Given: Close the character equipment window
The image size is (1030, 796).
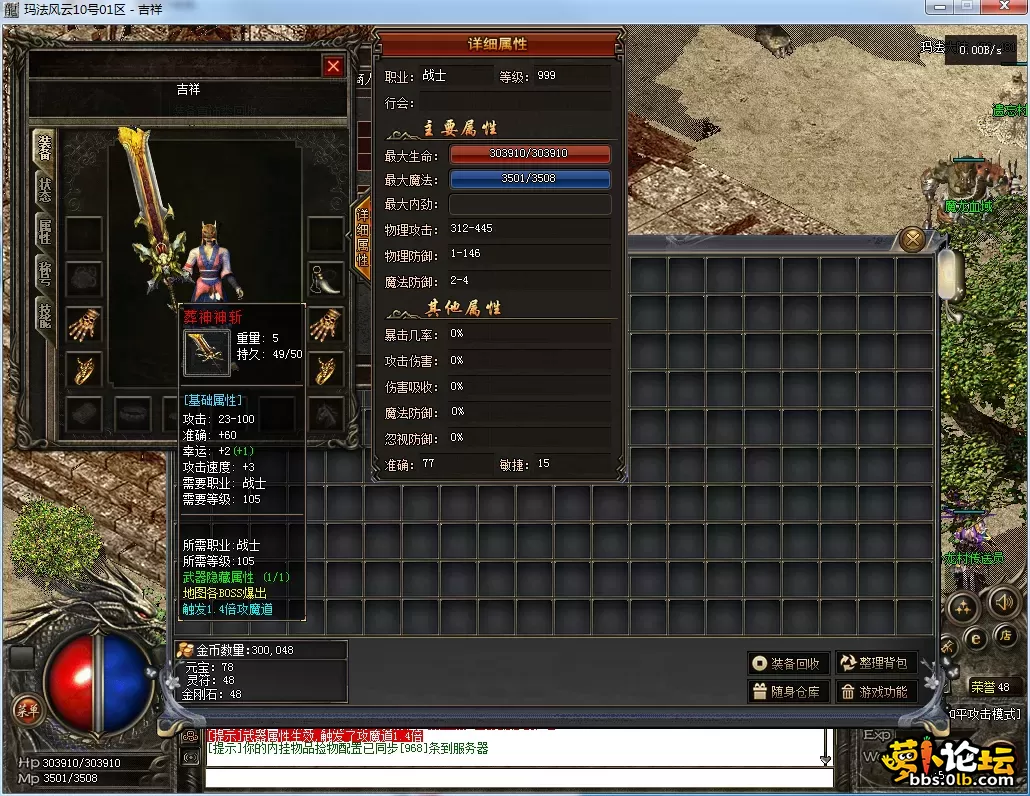Looking at the screenshot, I should 333,67.
